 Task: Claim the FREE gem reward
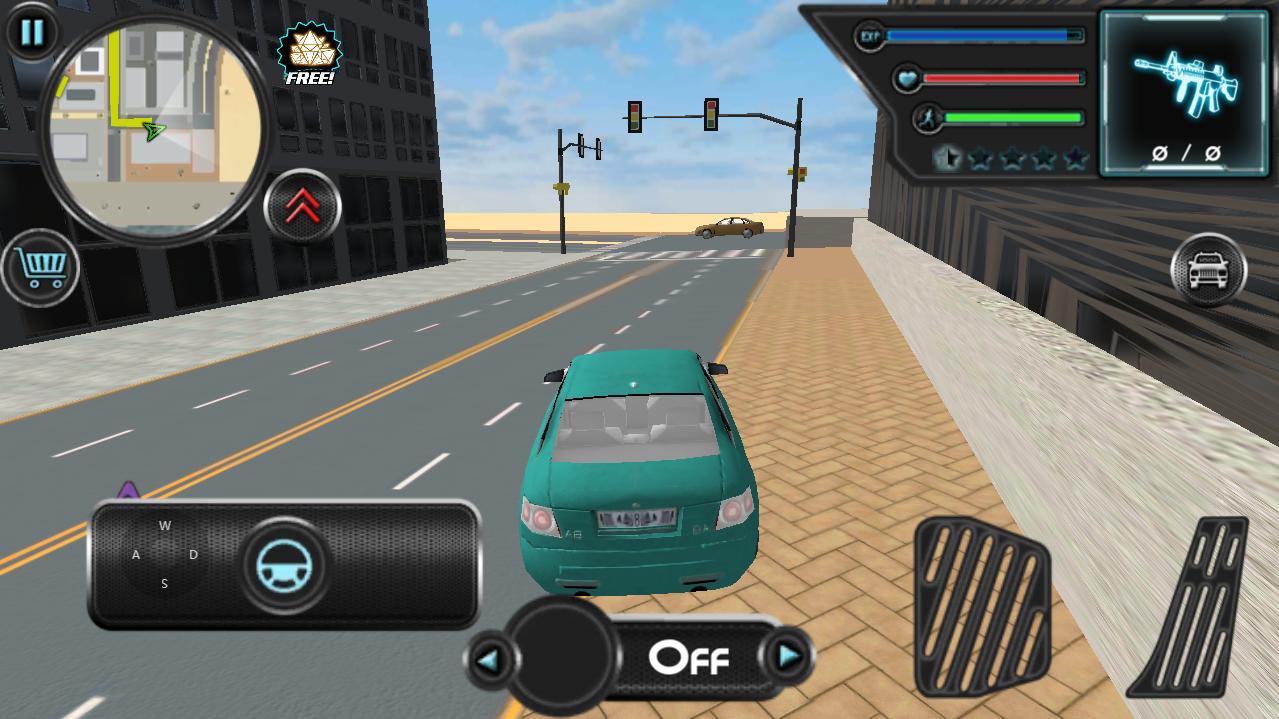point(309,53)
